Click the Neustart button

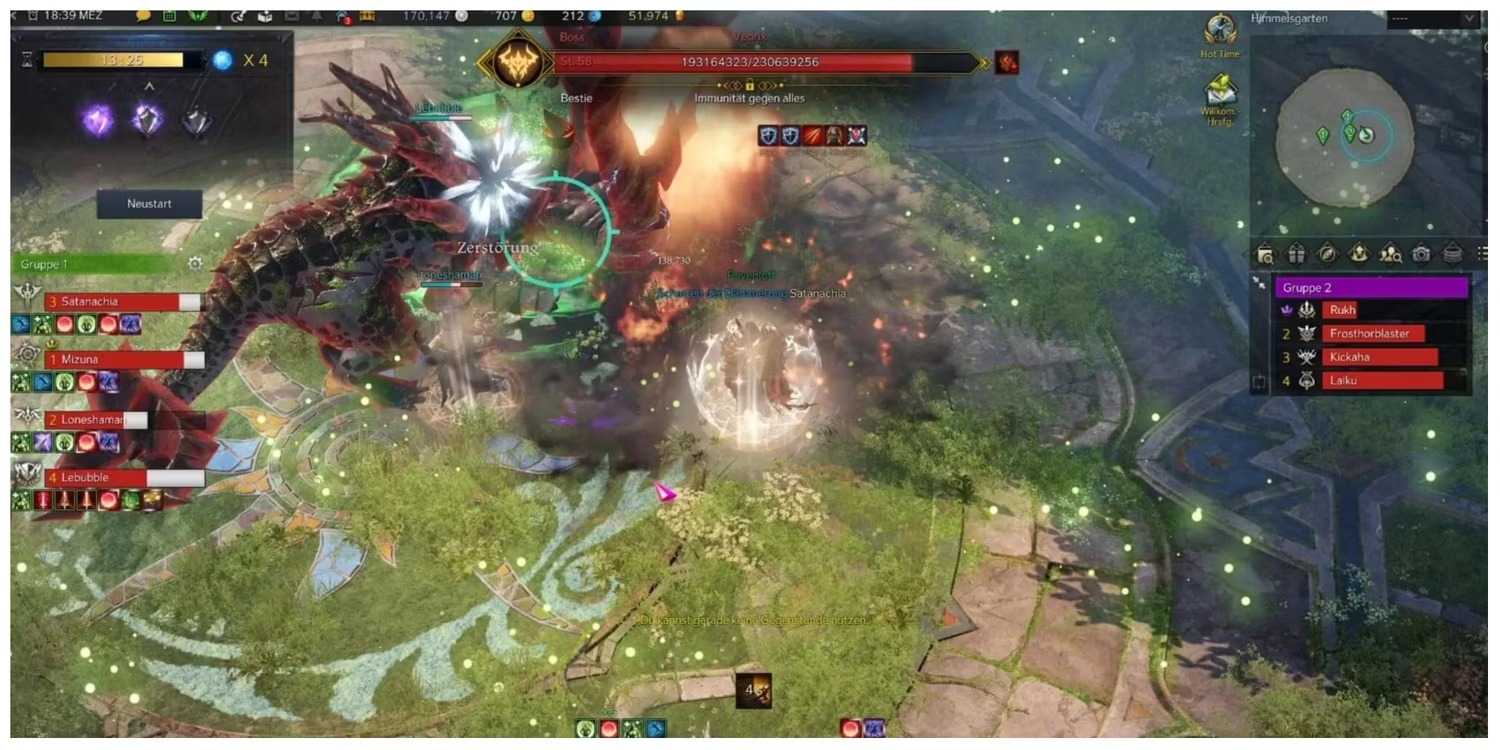pos(149,204)
